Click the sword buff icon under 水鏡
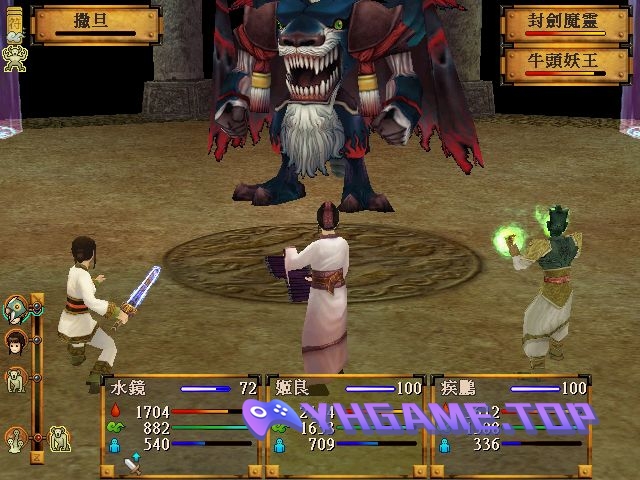 coord(132,463)
